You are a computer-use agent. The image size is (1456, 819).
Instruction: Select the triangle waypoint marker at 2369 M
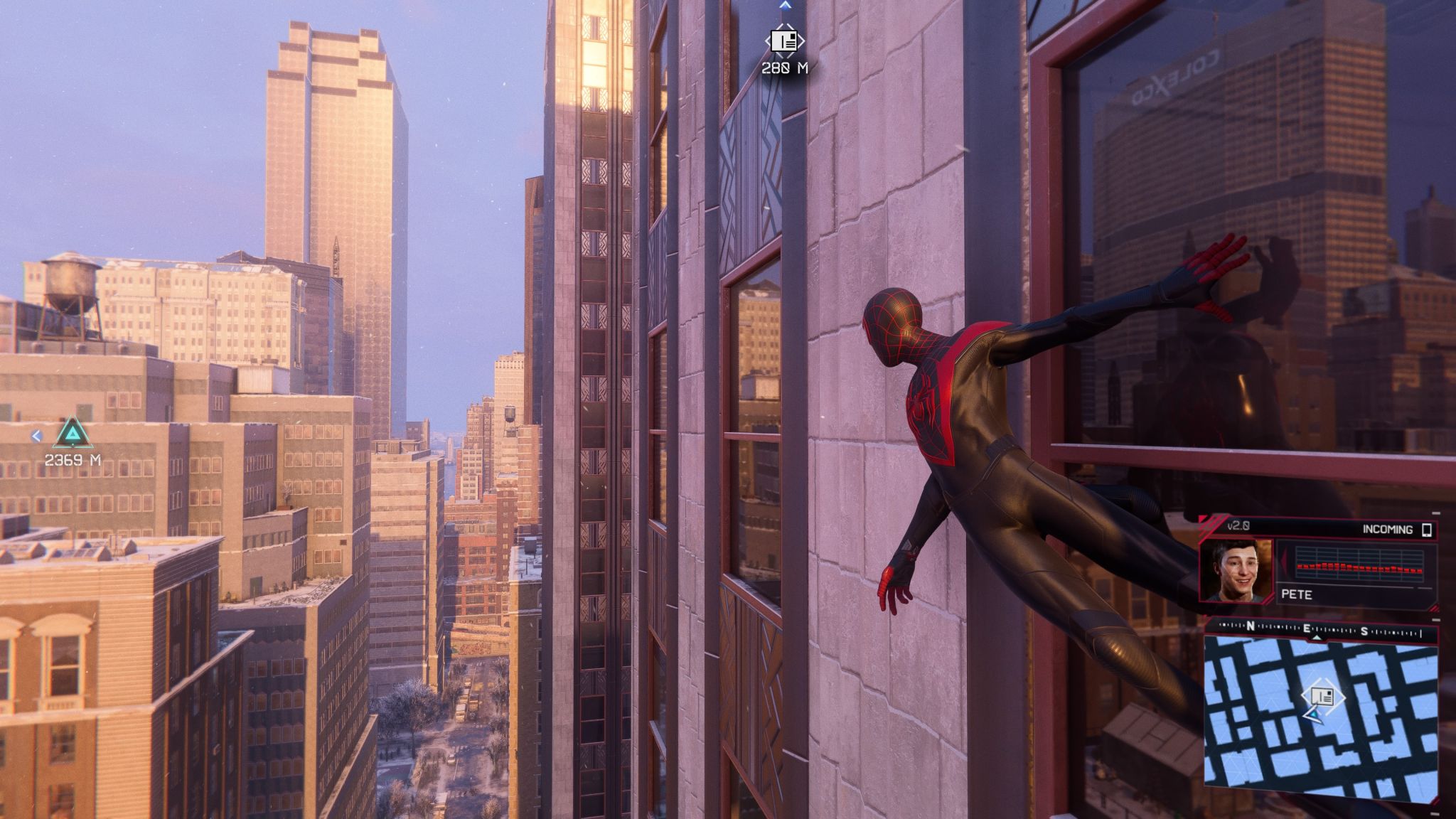click(70, 433)
